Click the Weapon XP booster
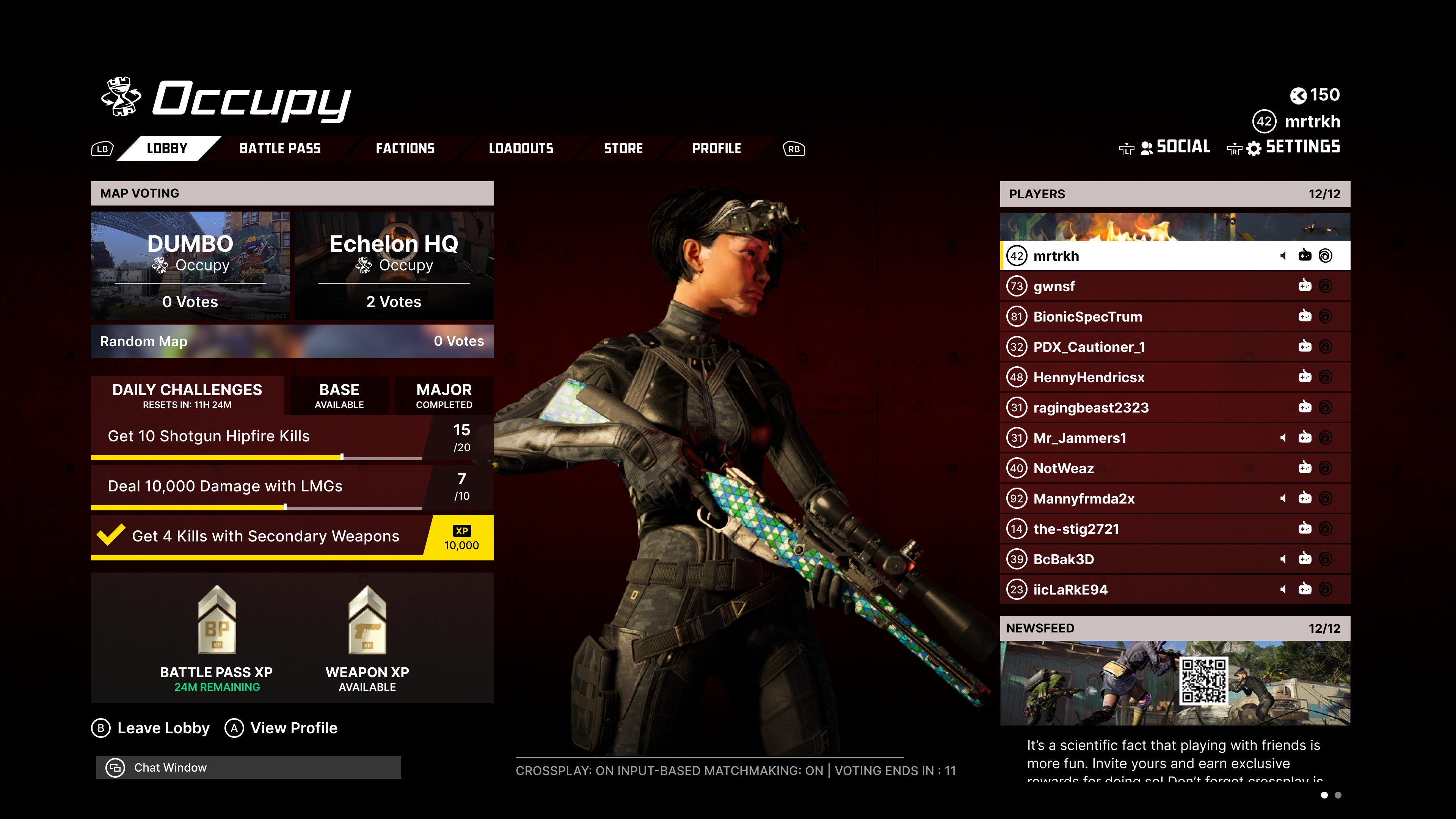 367,639
